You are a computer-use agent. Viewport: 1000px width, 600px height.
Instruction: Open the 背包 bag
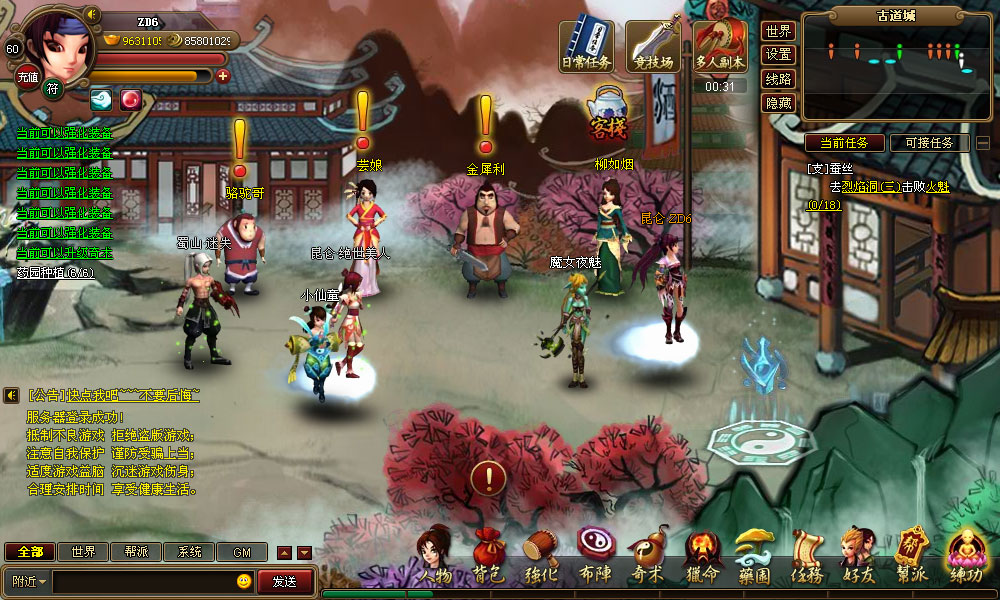click(488, 558)
